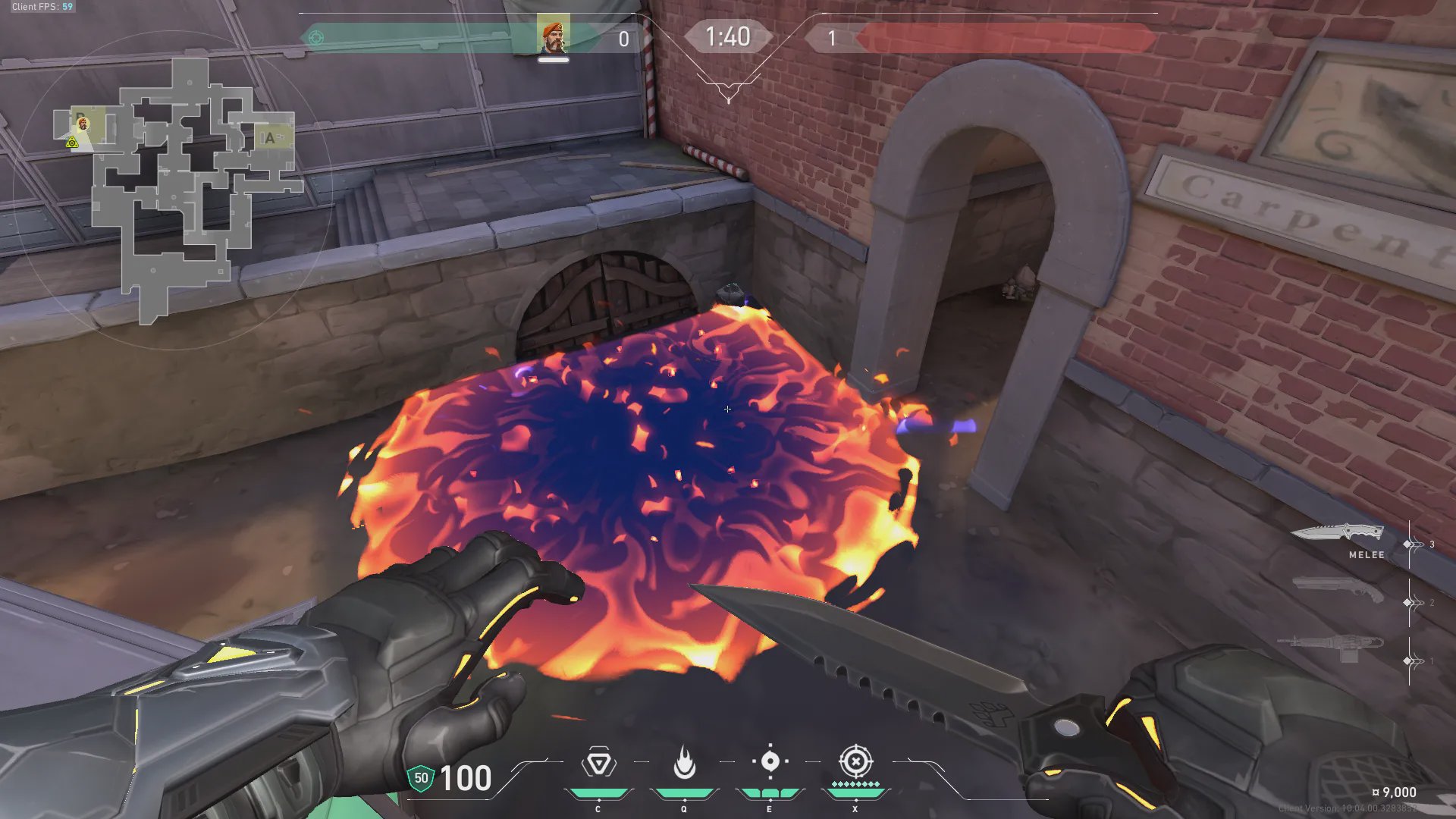The height and width of the screenshot is (819, 1456).
Task: Switch to the sidearm weapon slot
Action: coord(1338,589)
